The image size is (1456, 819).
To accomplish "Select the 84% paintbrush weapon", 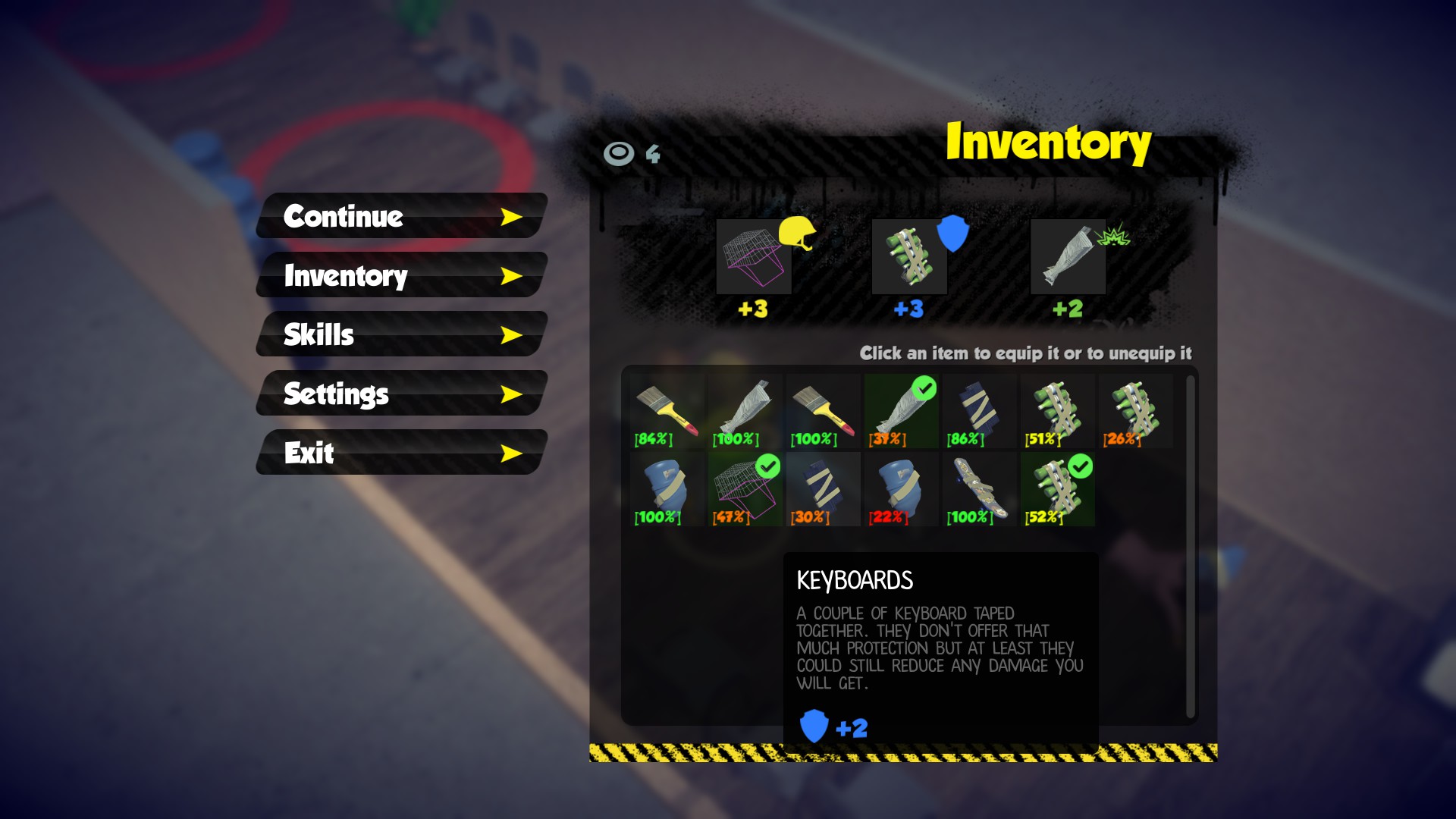I will point(666,409).
